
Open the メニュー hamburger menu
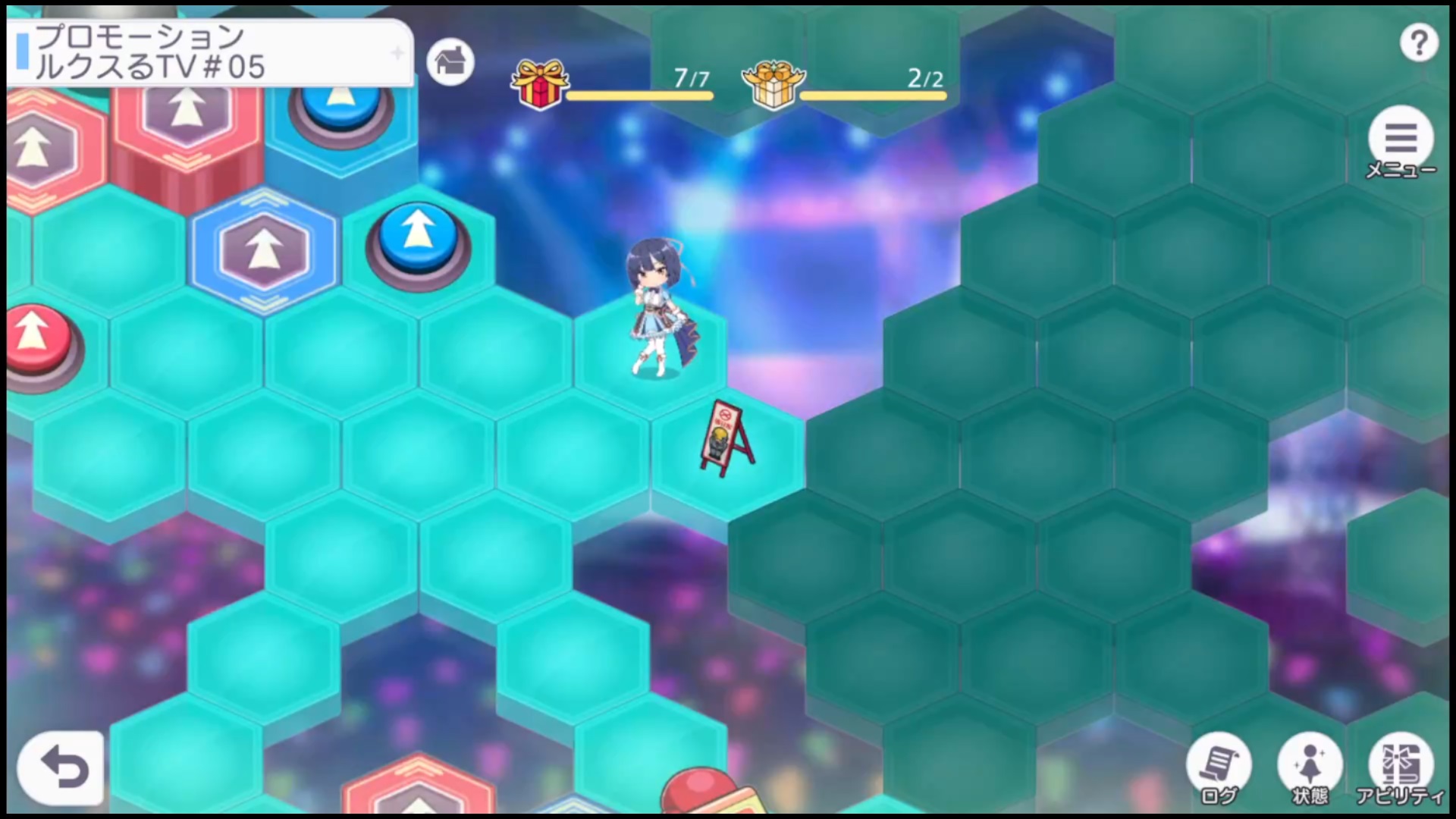(1401, 140)
